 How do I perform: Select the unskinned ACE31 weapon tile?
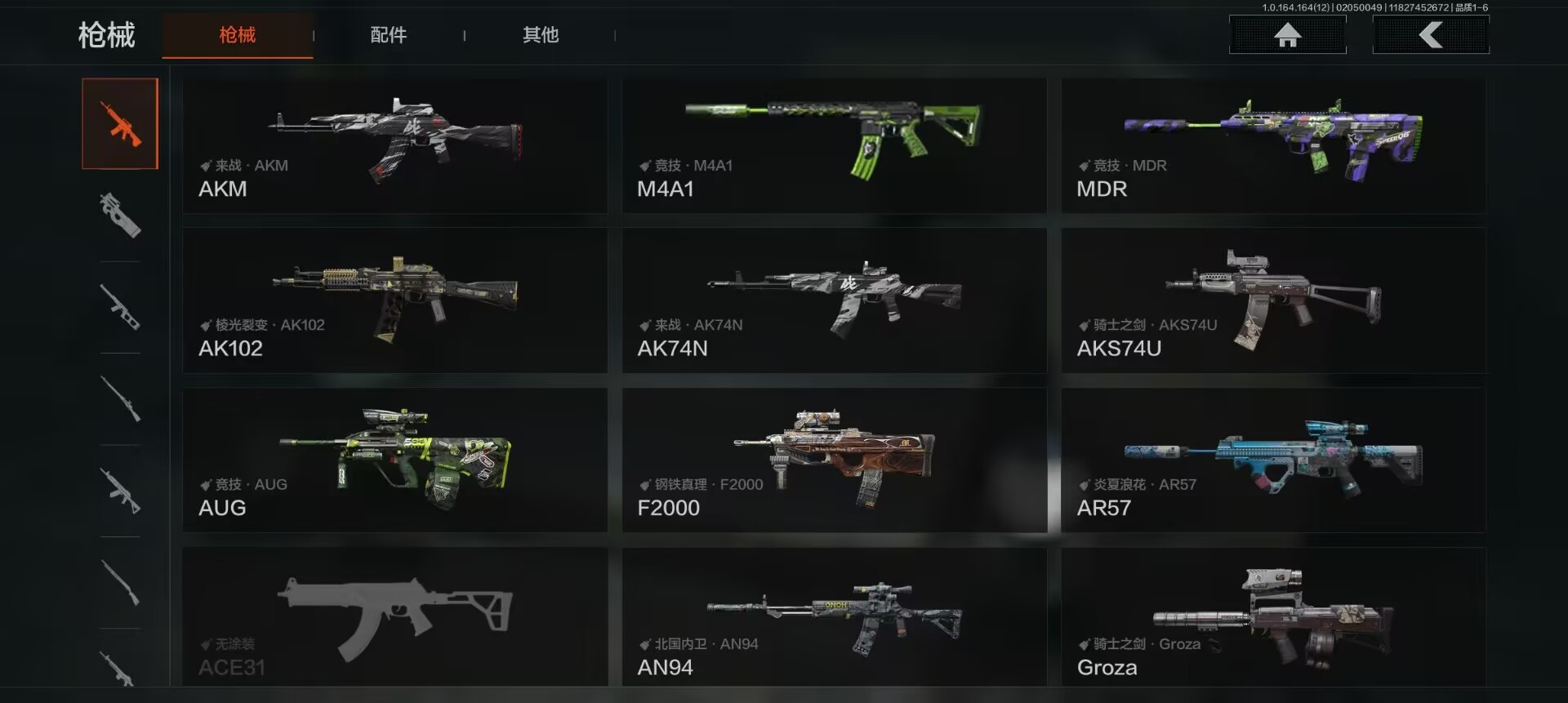coord(394,617)
